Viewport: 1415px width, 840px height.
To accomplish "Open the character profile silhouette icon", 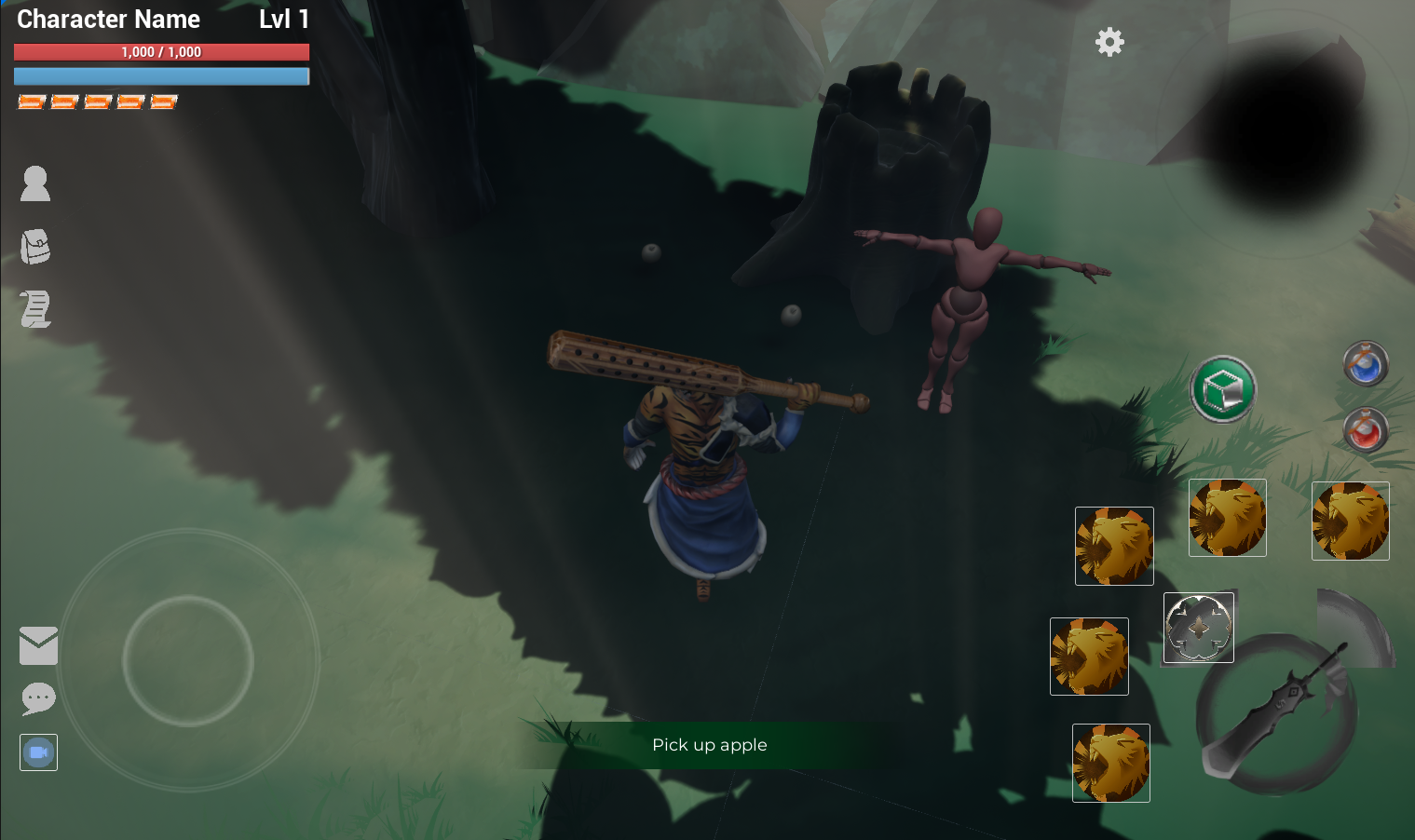I will (x=35, y=183).
